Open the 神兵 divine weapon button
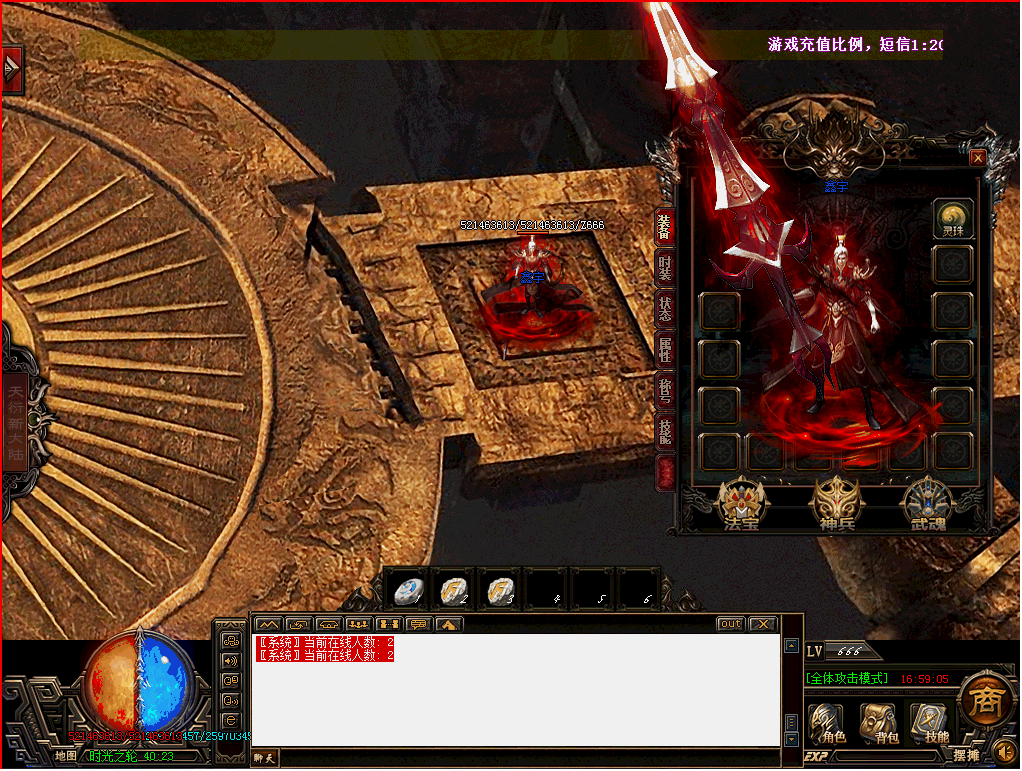 pos(837,503)
